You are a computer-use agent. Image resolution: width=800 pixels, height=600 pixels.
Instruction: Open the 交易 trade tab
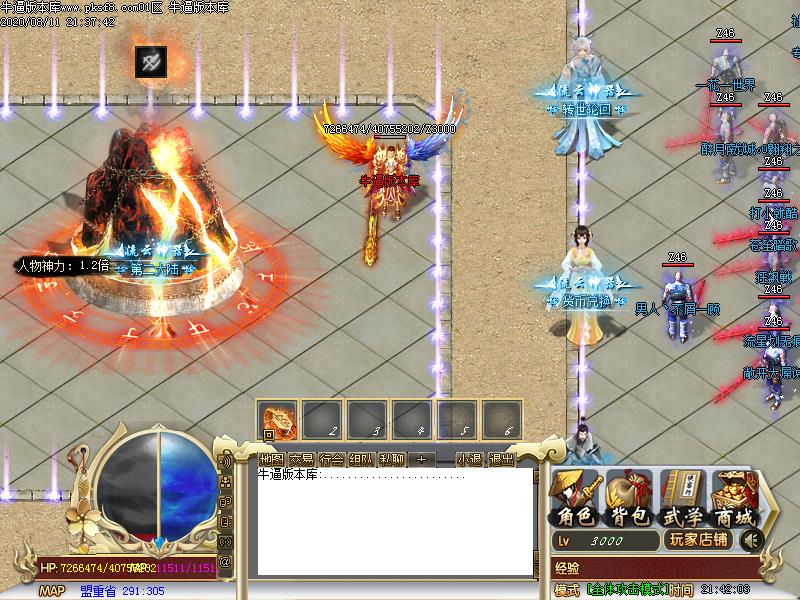point(302,459)
